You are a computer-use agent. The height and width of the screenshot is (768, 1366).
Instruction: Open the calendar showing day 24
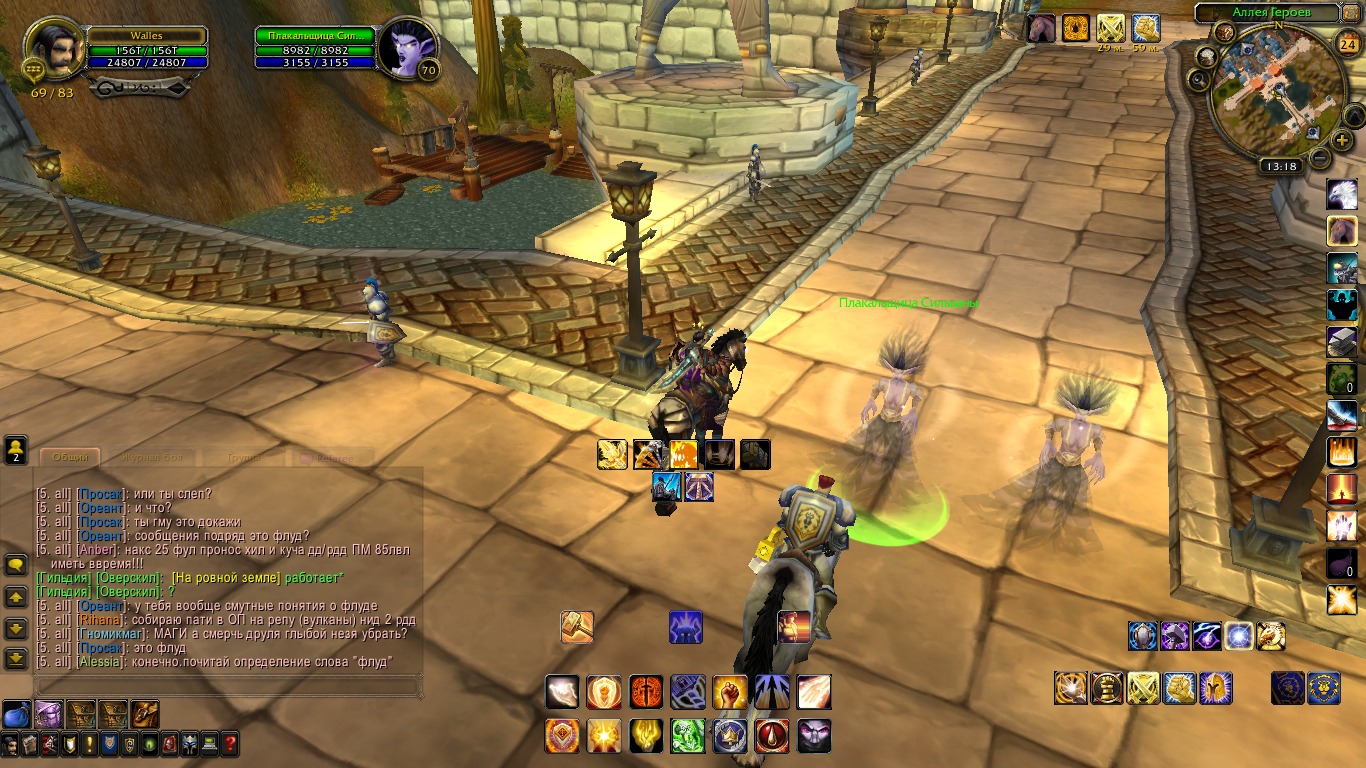coord(1347,42)
